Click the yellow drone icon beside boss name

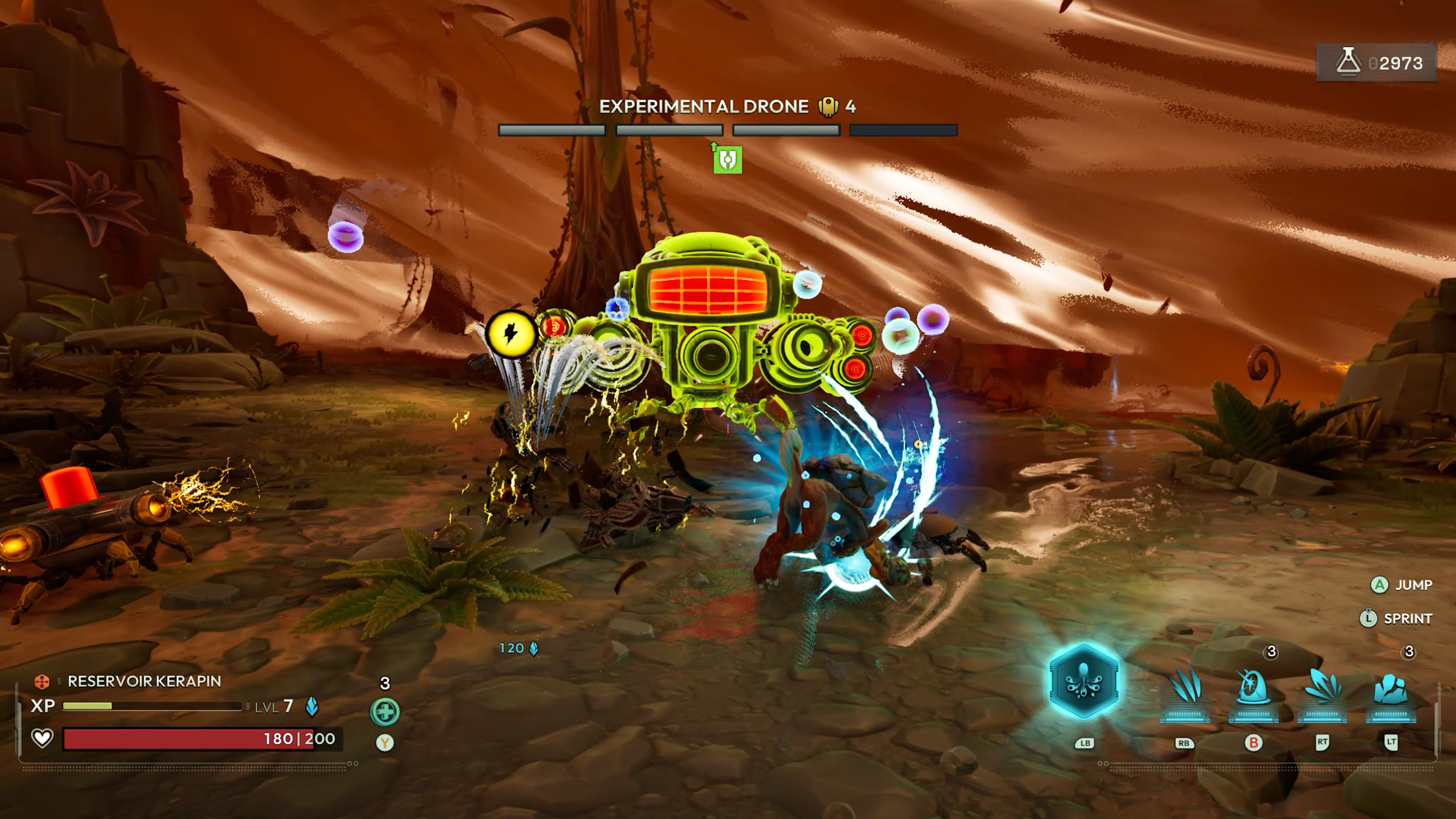(x=828, y=106)
